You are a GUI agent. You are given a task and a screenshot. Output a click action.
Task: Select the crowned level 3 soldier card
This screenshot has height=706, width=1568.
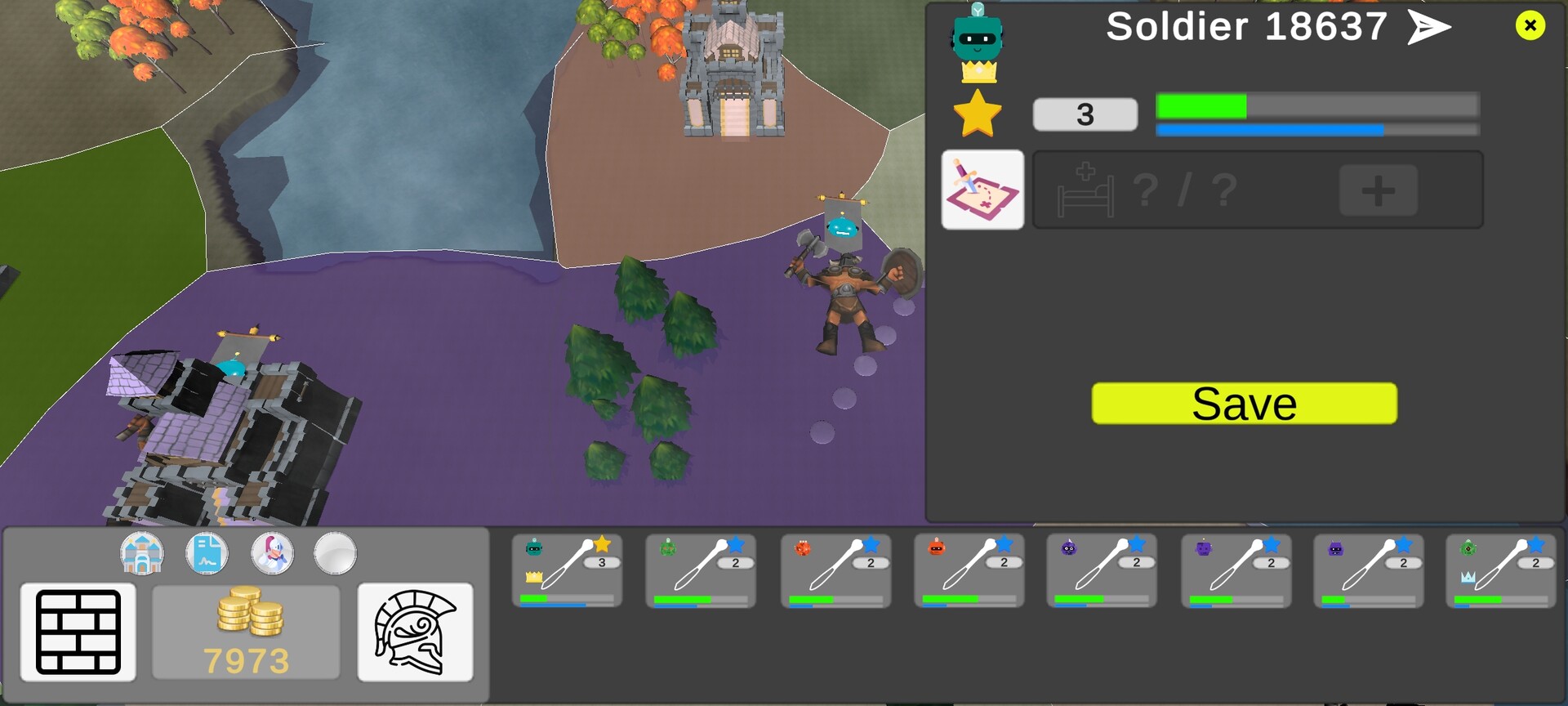pyautogui.click(x=566, y=570)
